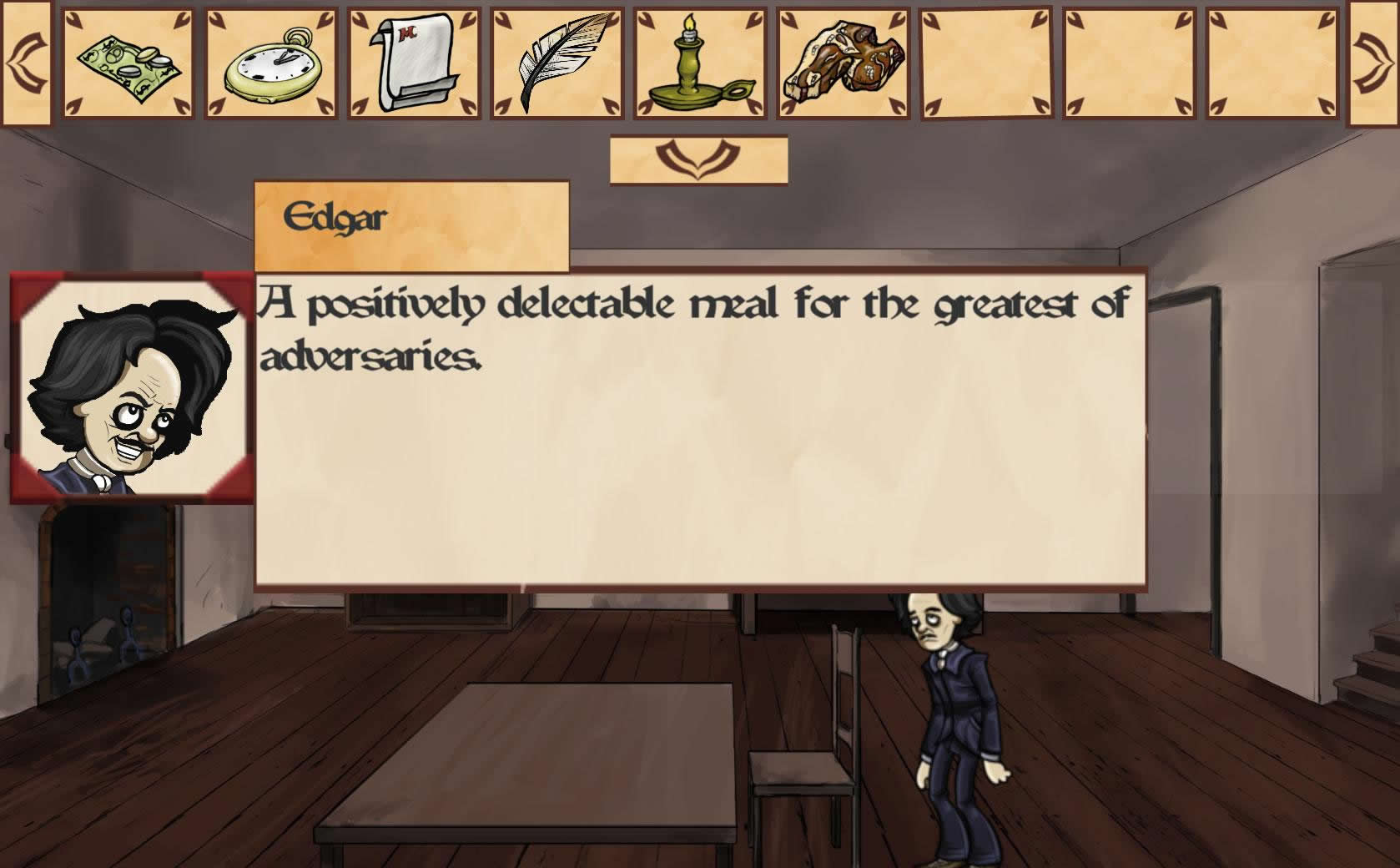Collapse the inventory bar with the toggle tab

click(698, 159)
